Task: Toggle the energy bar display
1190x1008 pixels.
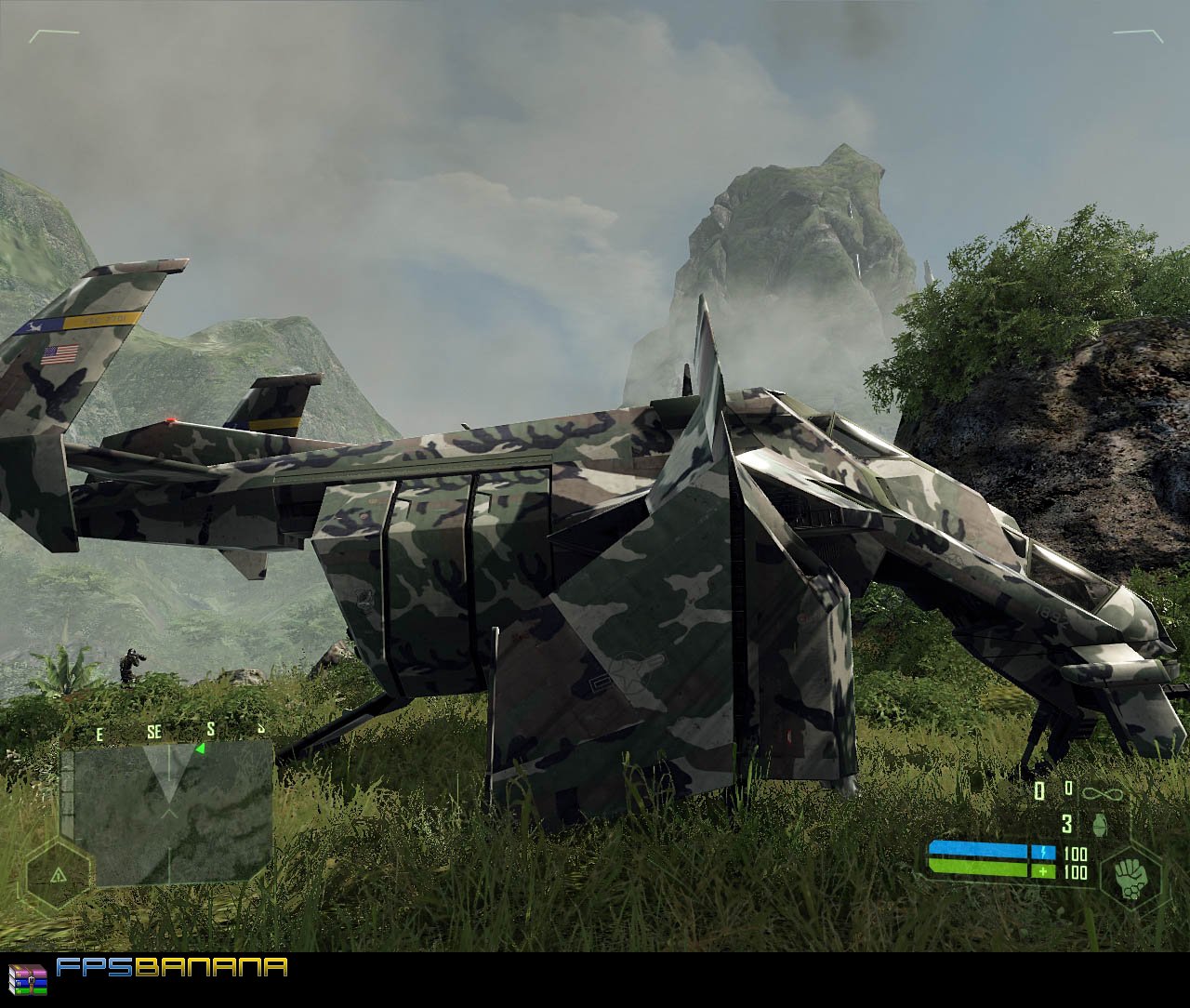Action: point(981,848)
